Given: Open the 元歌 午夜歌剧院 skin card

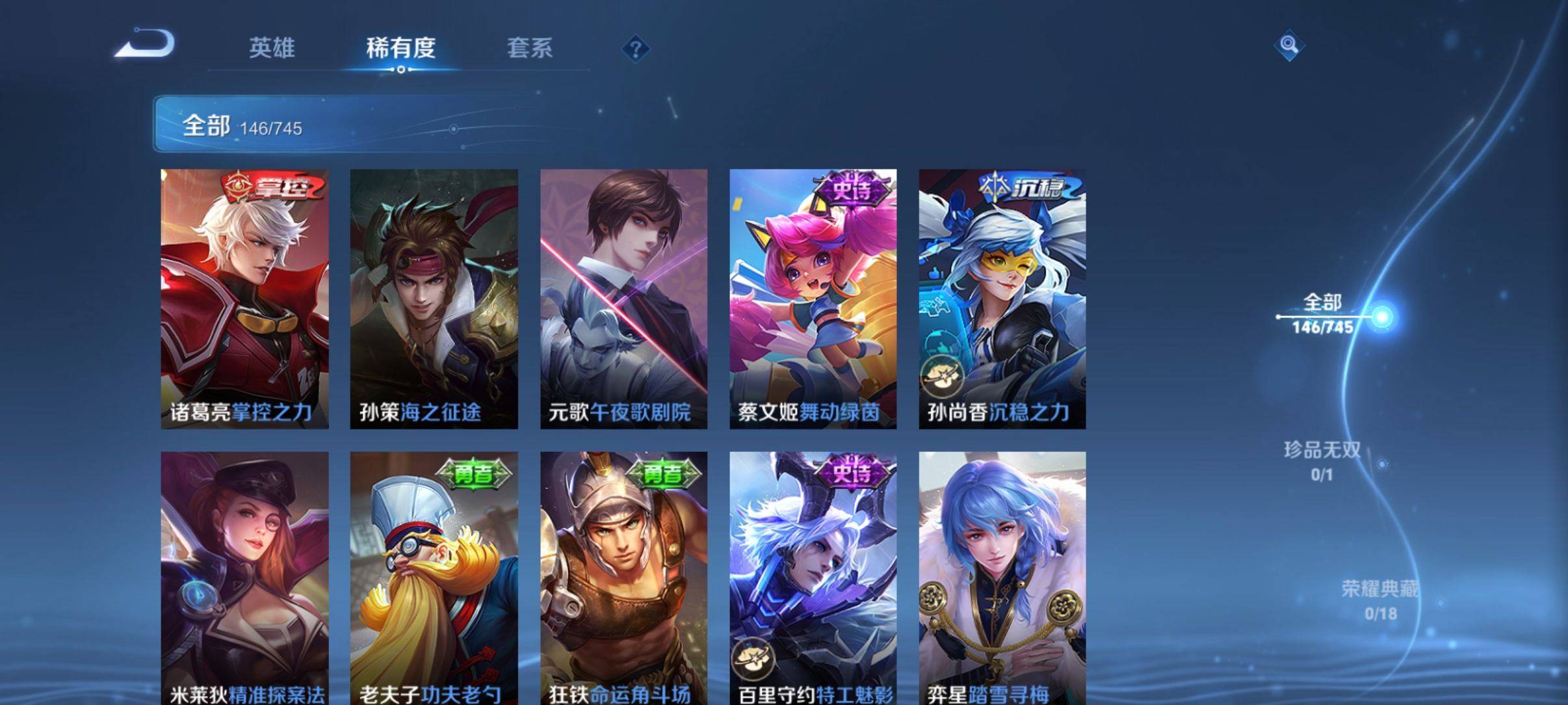Looking at the screenshot, I should [623, 299].
